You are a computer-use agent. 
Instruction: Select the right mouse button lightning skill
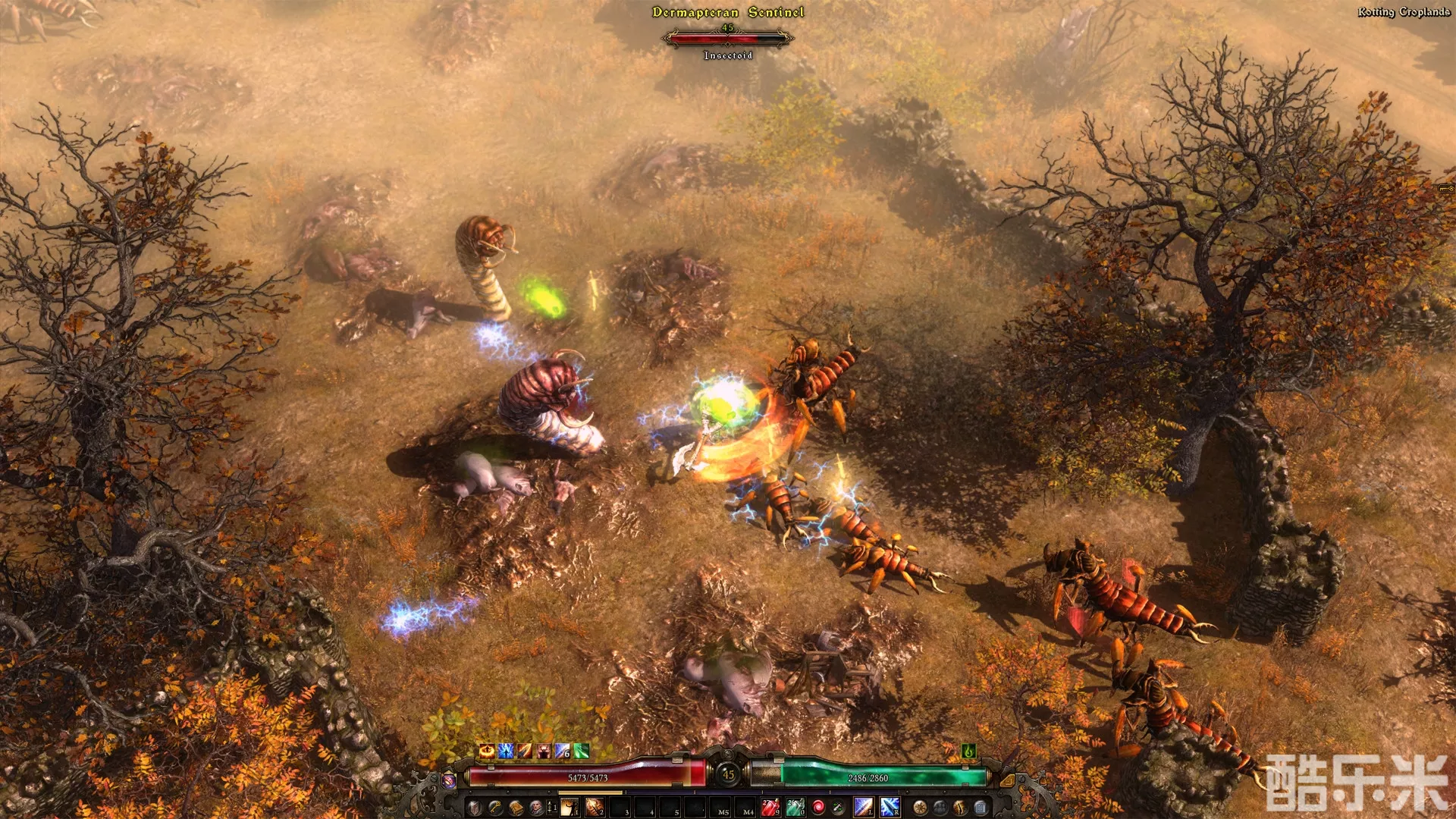[890, 808]
